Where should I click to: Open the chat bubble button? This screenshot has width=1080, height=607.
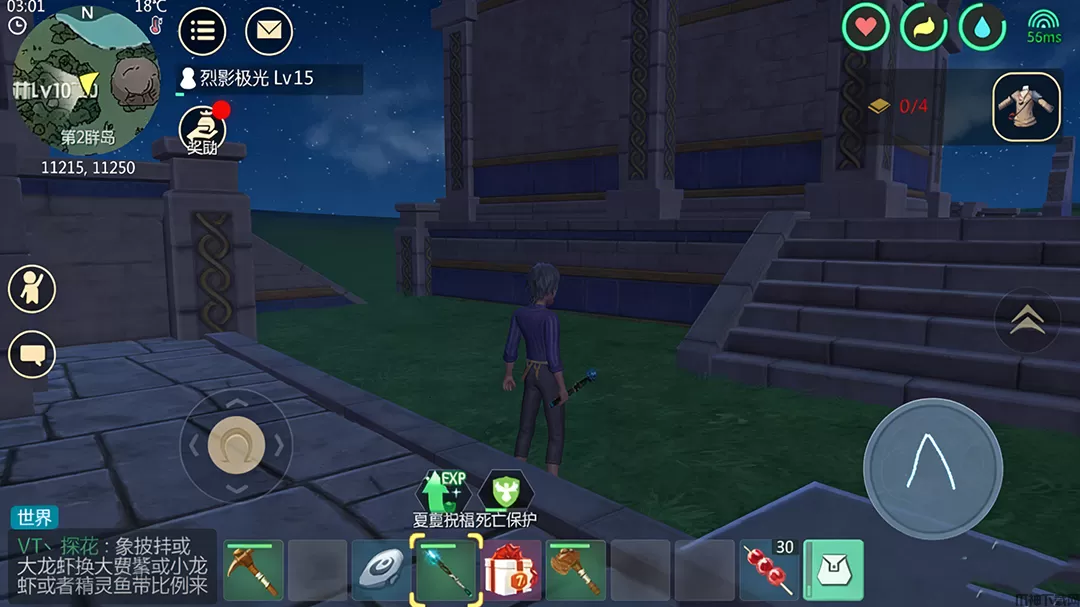pos(32,354)
